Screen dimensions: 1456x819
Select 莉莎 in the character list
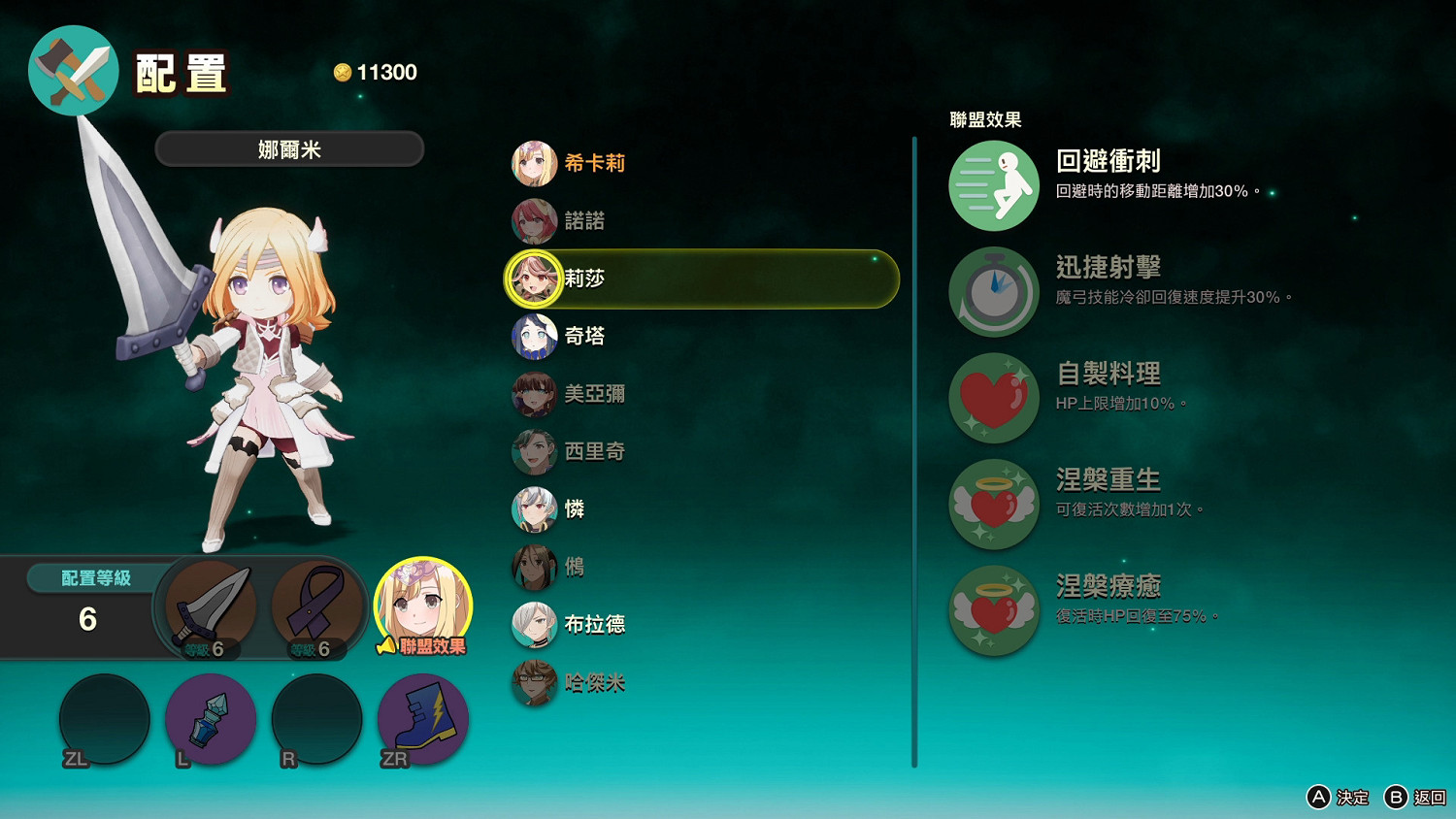531,278
